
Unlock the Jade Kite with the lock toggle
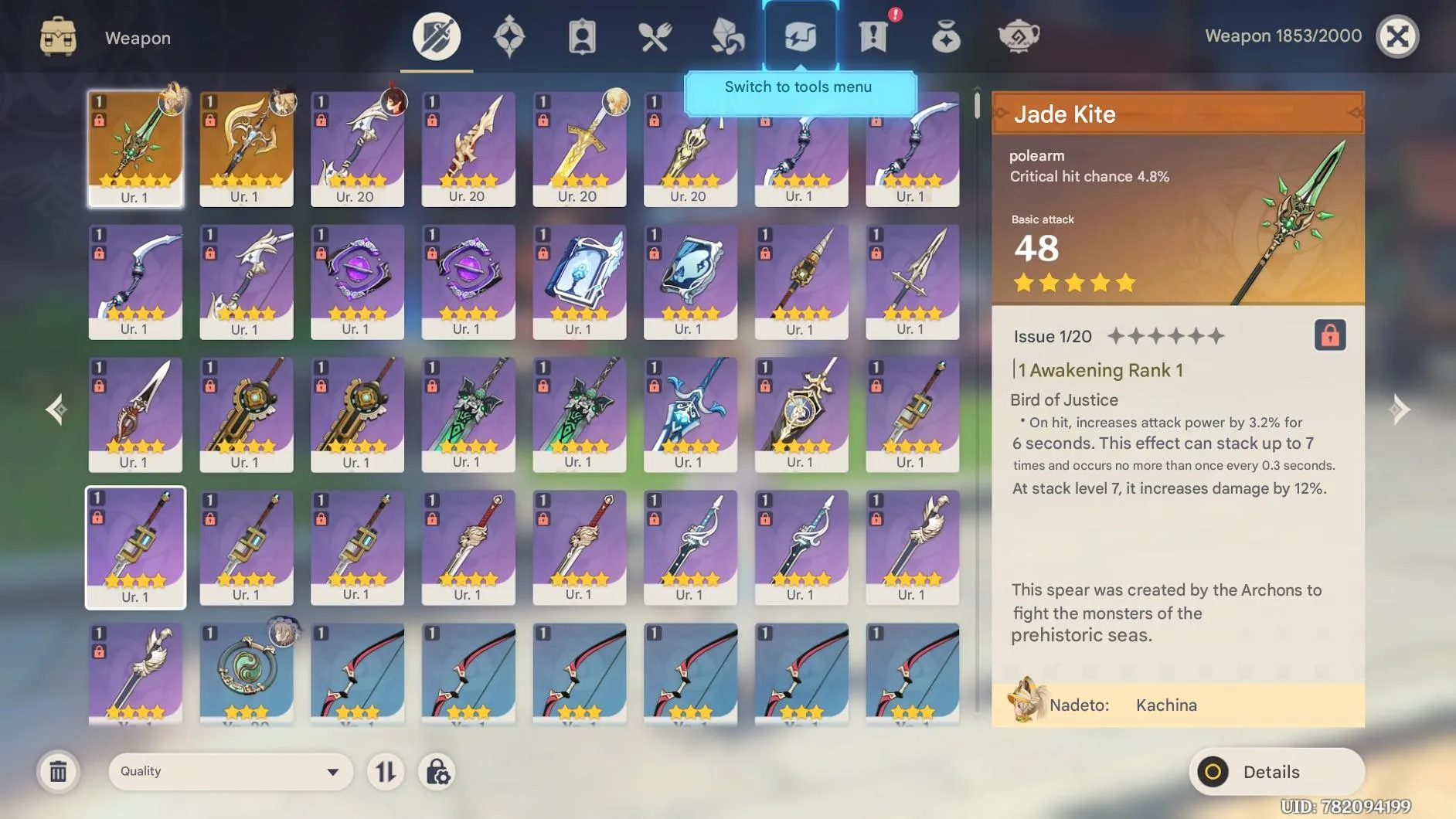point(1331,335)
